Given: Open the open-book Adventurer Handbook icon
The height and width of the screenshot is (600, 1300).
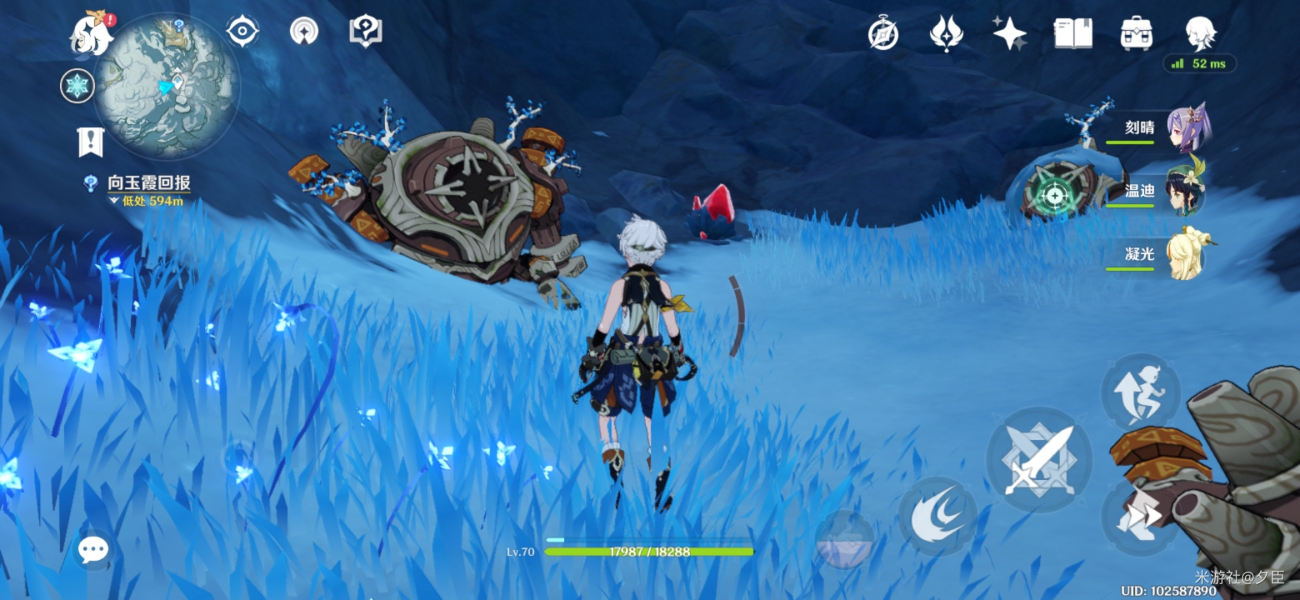Looking at the screenshot, I should coord(1072,34).
